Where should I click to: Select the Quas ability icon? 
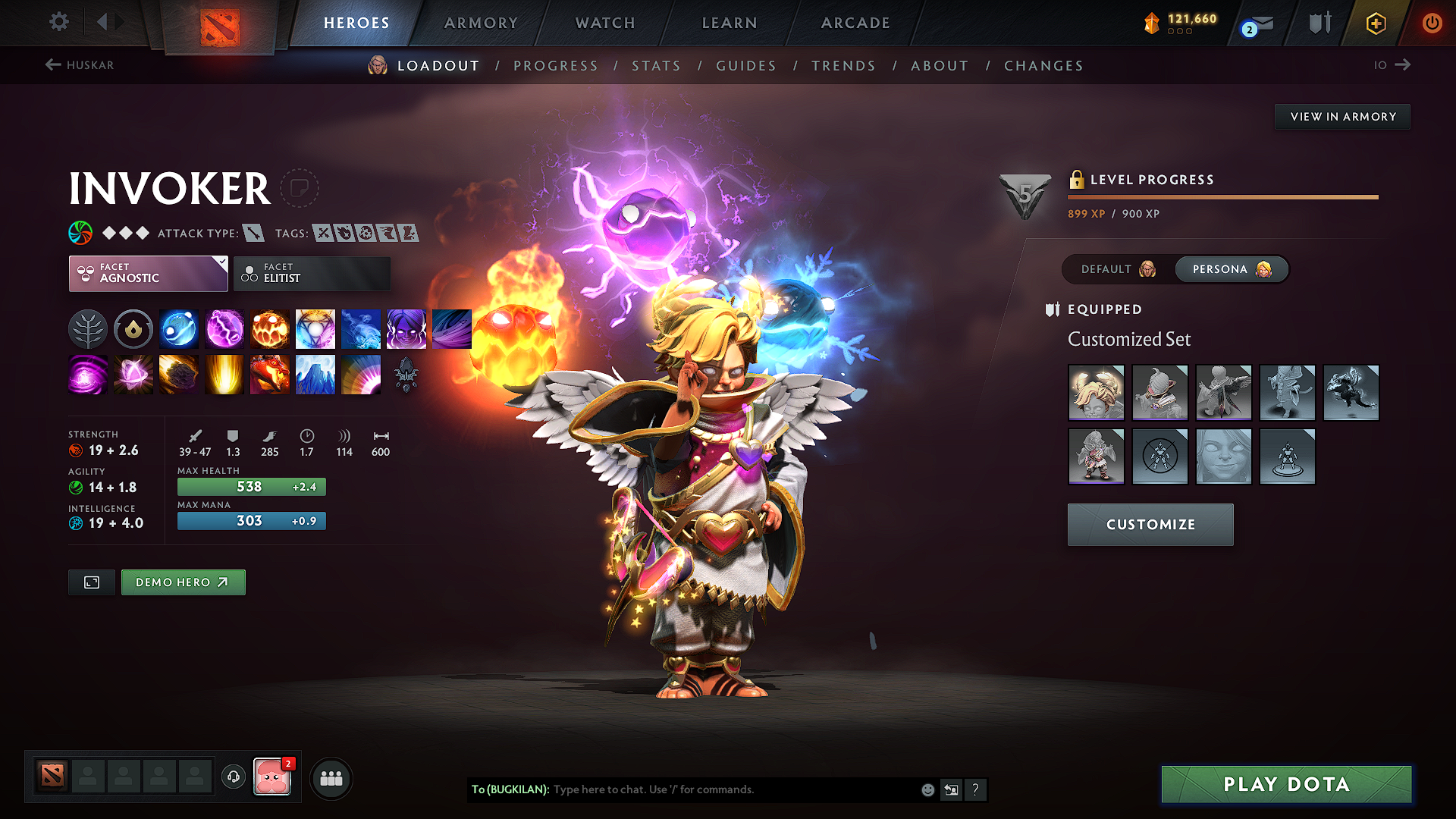[179, 328]
